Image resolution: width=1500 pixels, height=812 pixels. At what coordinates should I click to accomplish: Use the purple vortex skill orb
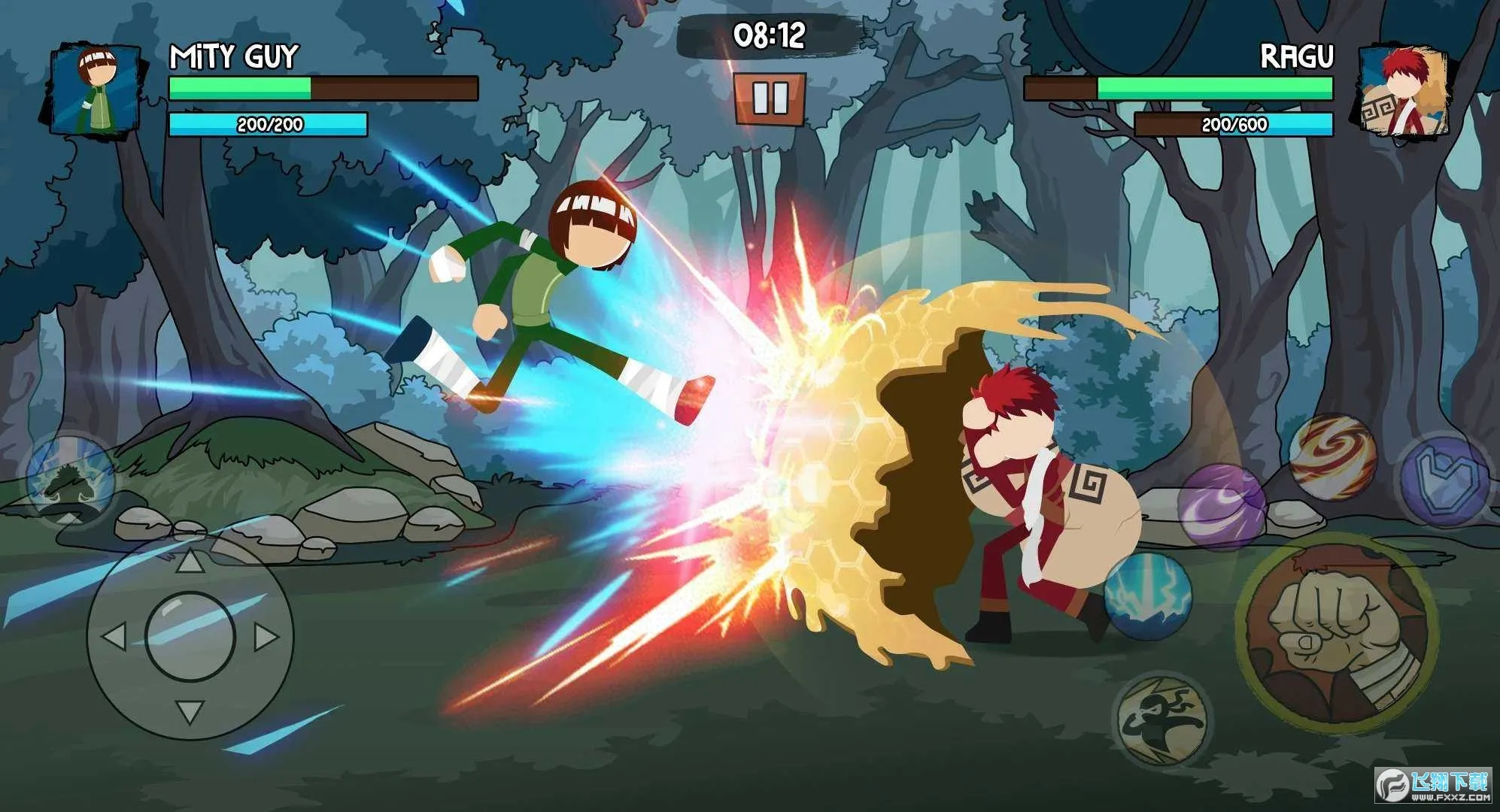pyautogui.click(x=1221, y=505)
